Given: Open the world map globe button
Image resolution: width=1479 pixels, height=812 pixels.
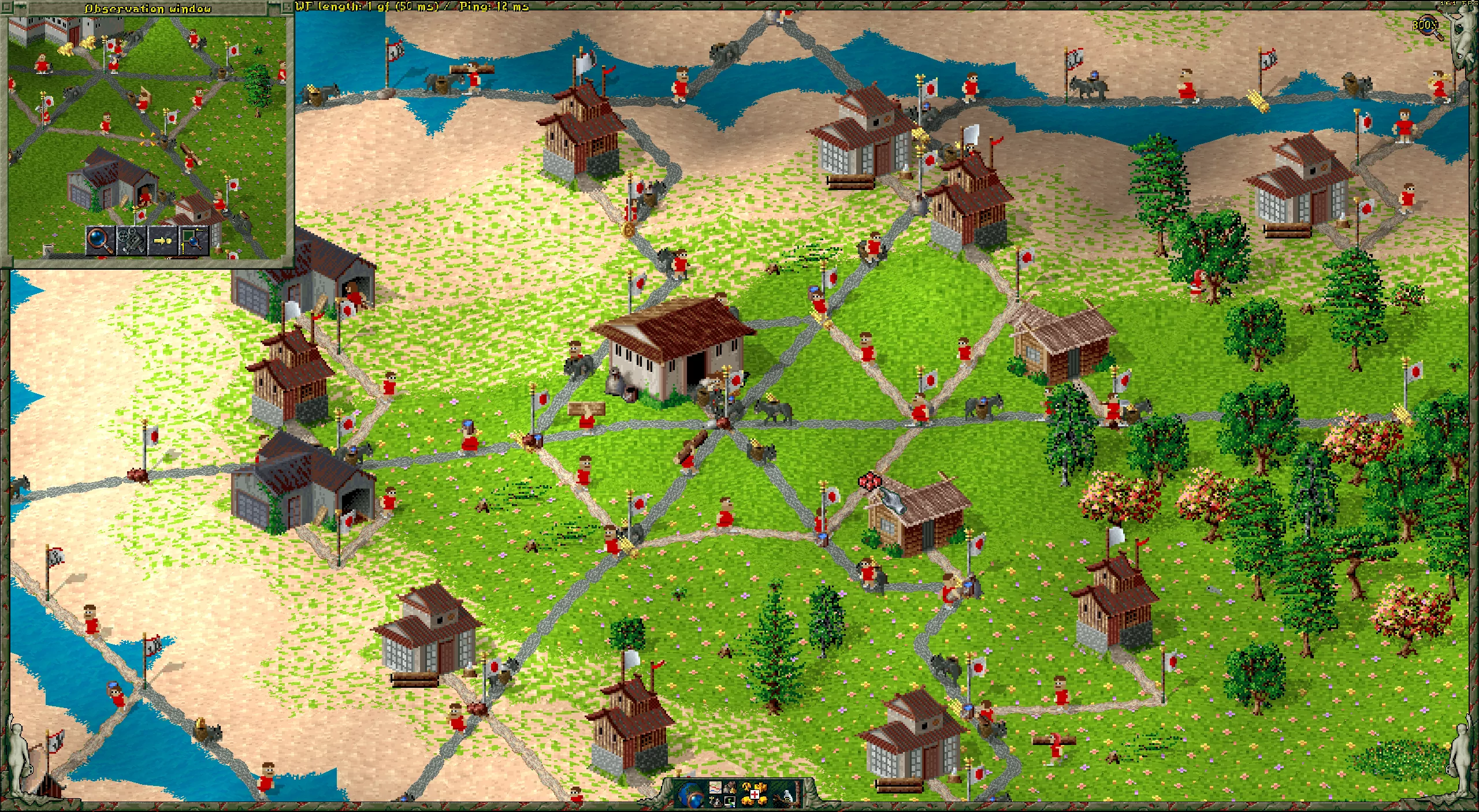Looking at the screenshot, I should tap(691, 794).
